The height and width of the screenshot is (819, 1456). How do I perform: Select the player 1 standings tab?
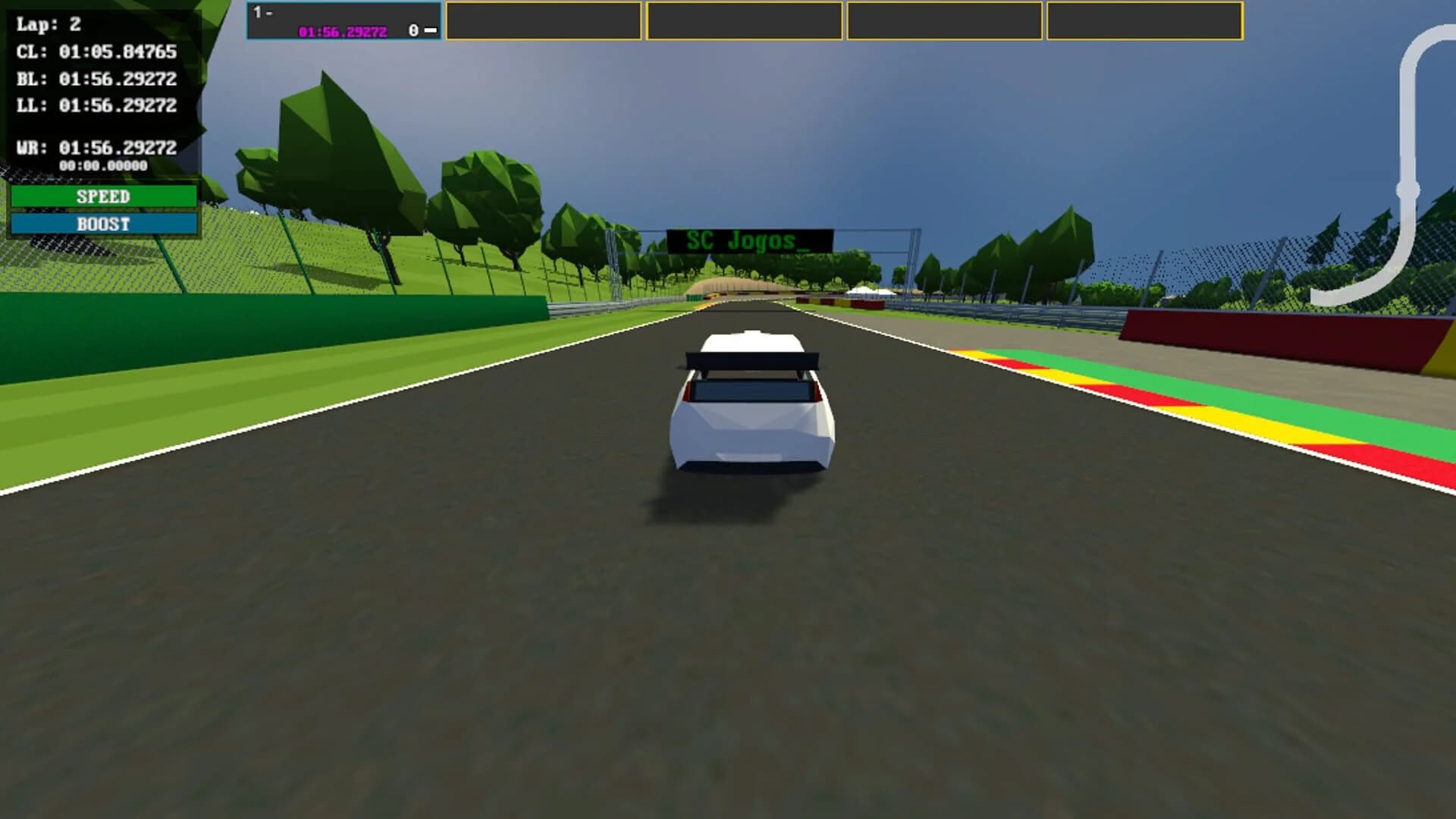(x=262, y=11)
